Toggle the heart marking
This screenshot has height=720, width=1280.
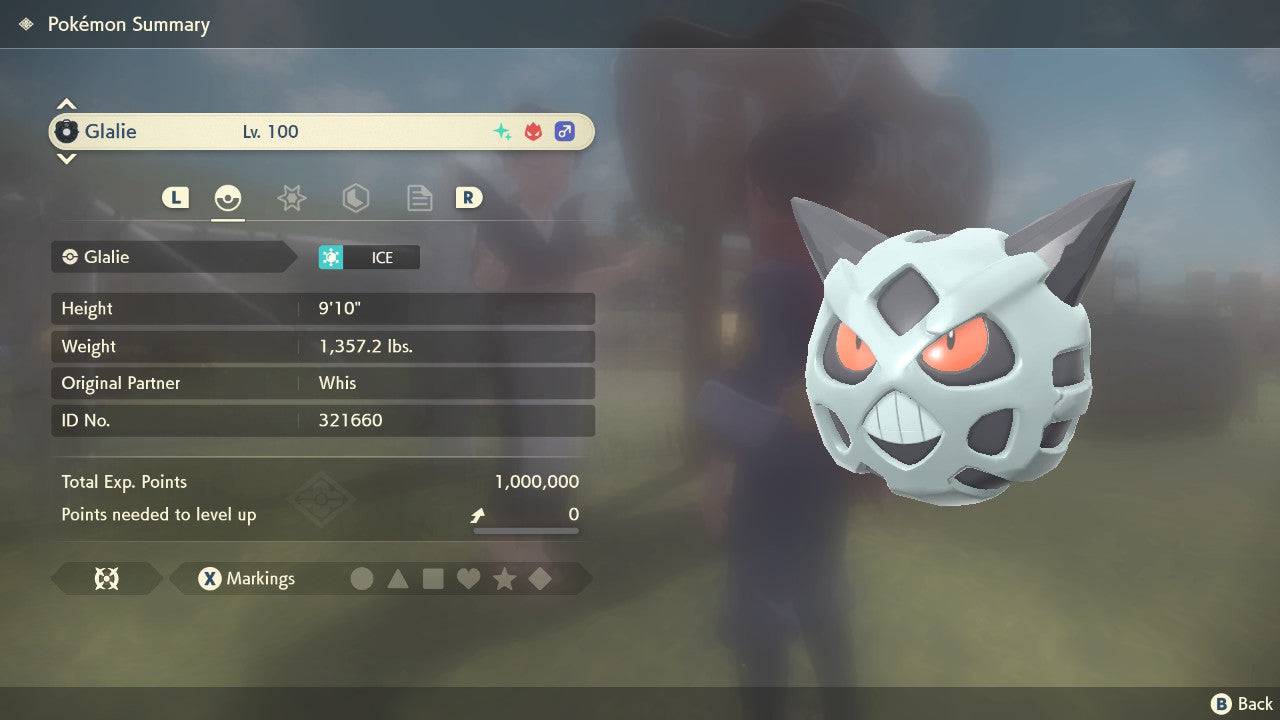pyautogui.click(x=468, y=578)
